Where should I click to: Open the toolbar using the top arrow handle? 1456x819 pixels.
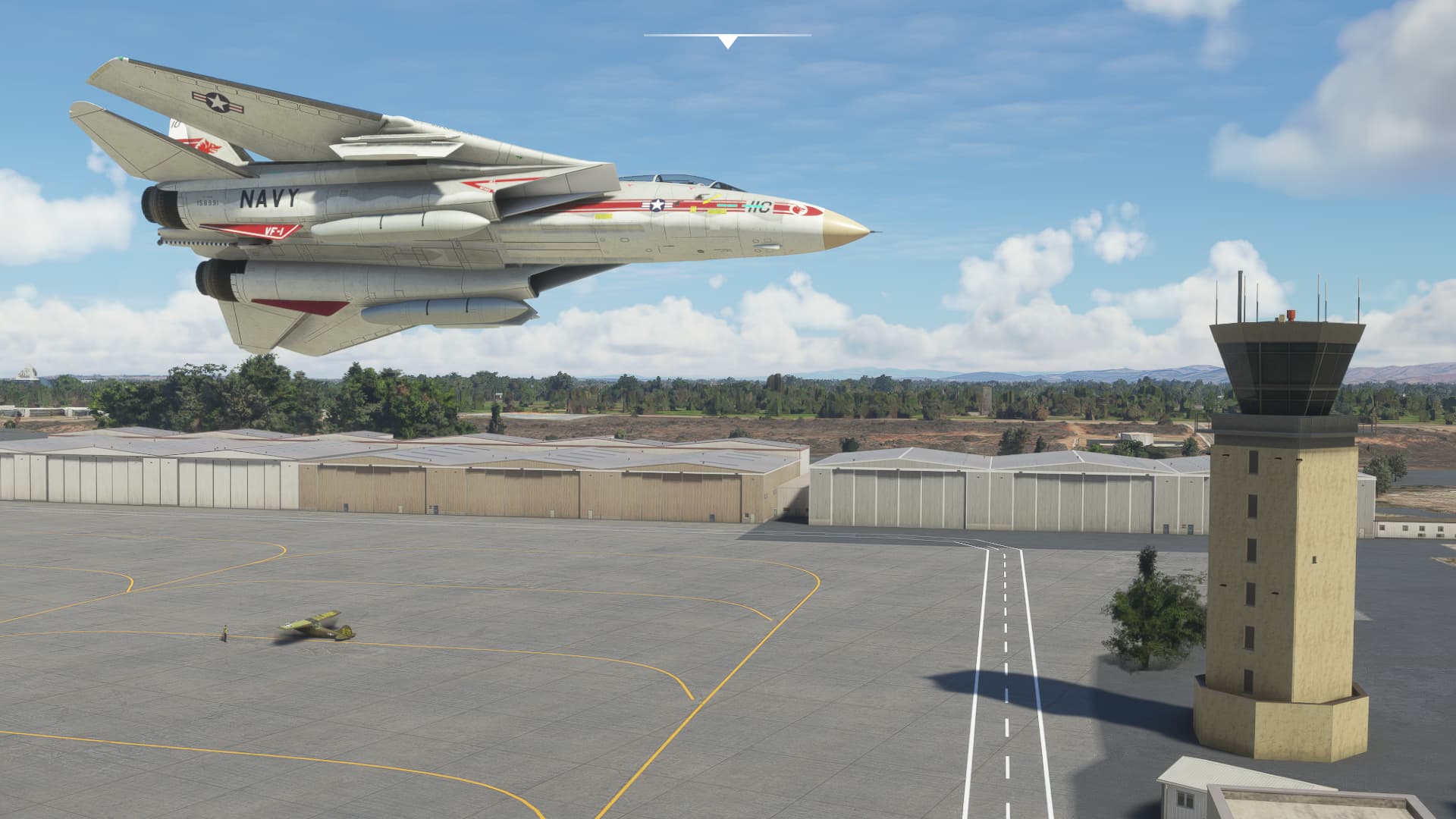click(x=727, y=41)
